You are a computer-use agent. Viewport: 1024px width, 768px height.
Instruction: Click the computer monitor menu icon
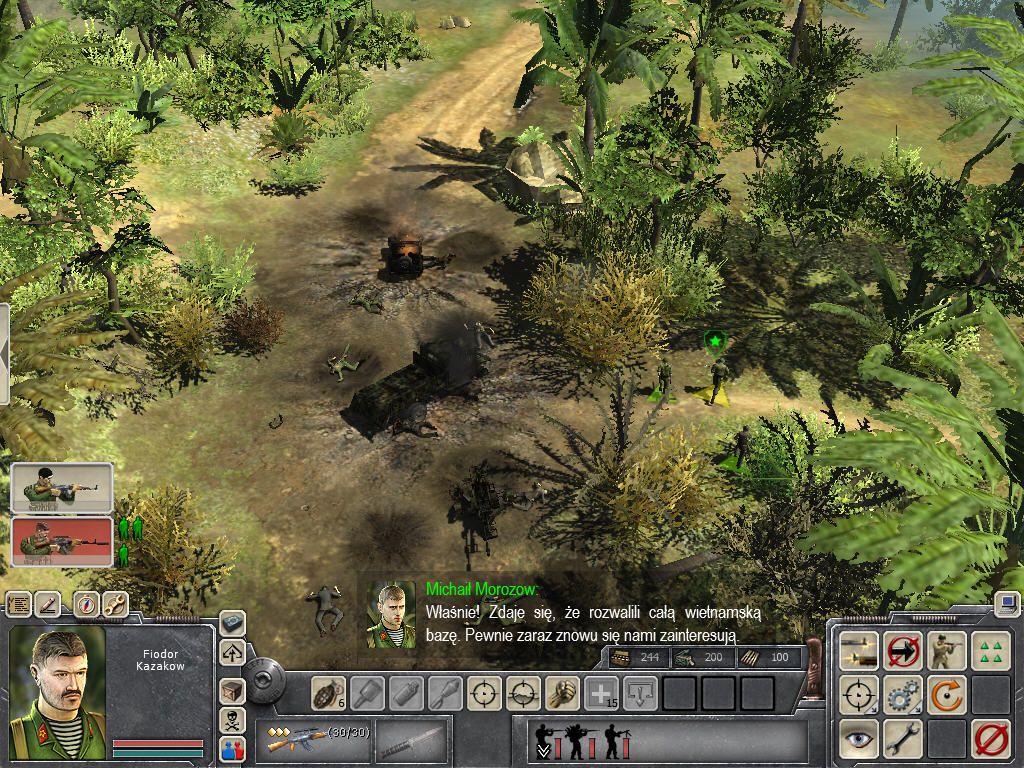pos(1007,604)
